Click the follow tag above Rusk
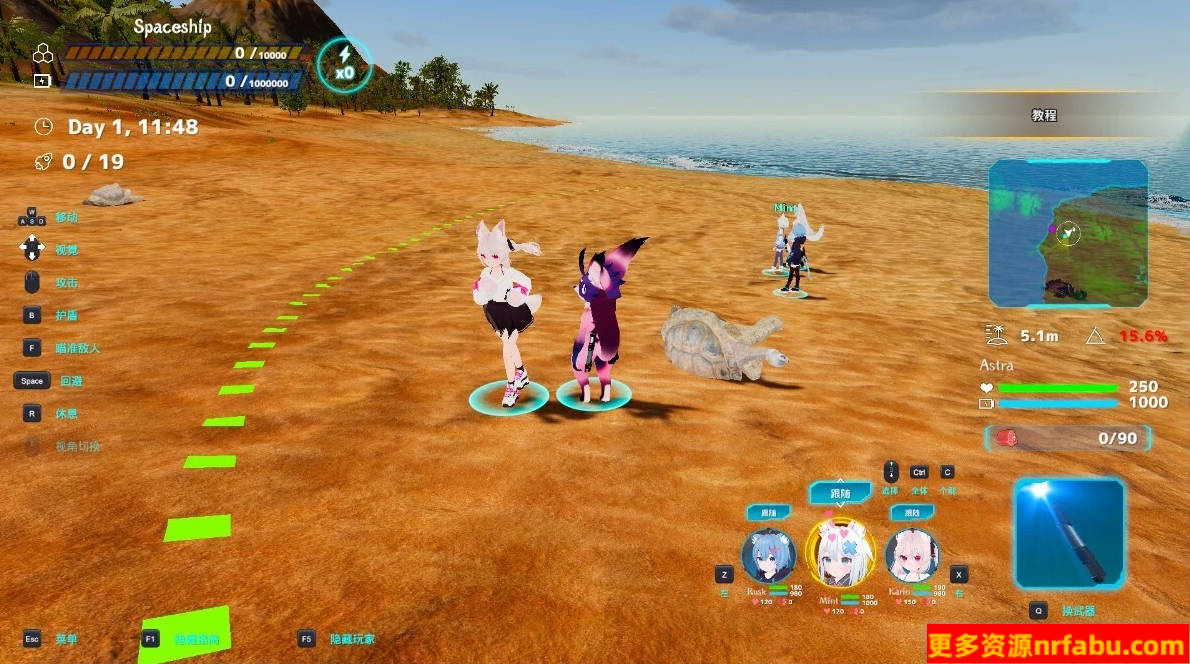The width and height of the screenshot is (1190, 664). (x=768, y=513)
